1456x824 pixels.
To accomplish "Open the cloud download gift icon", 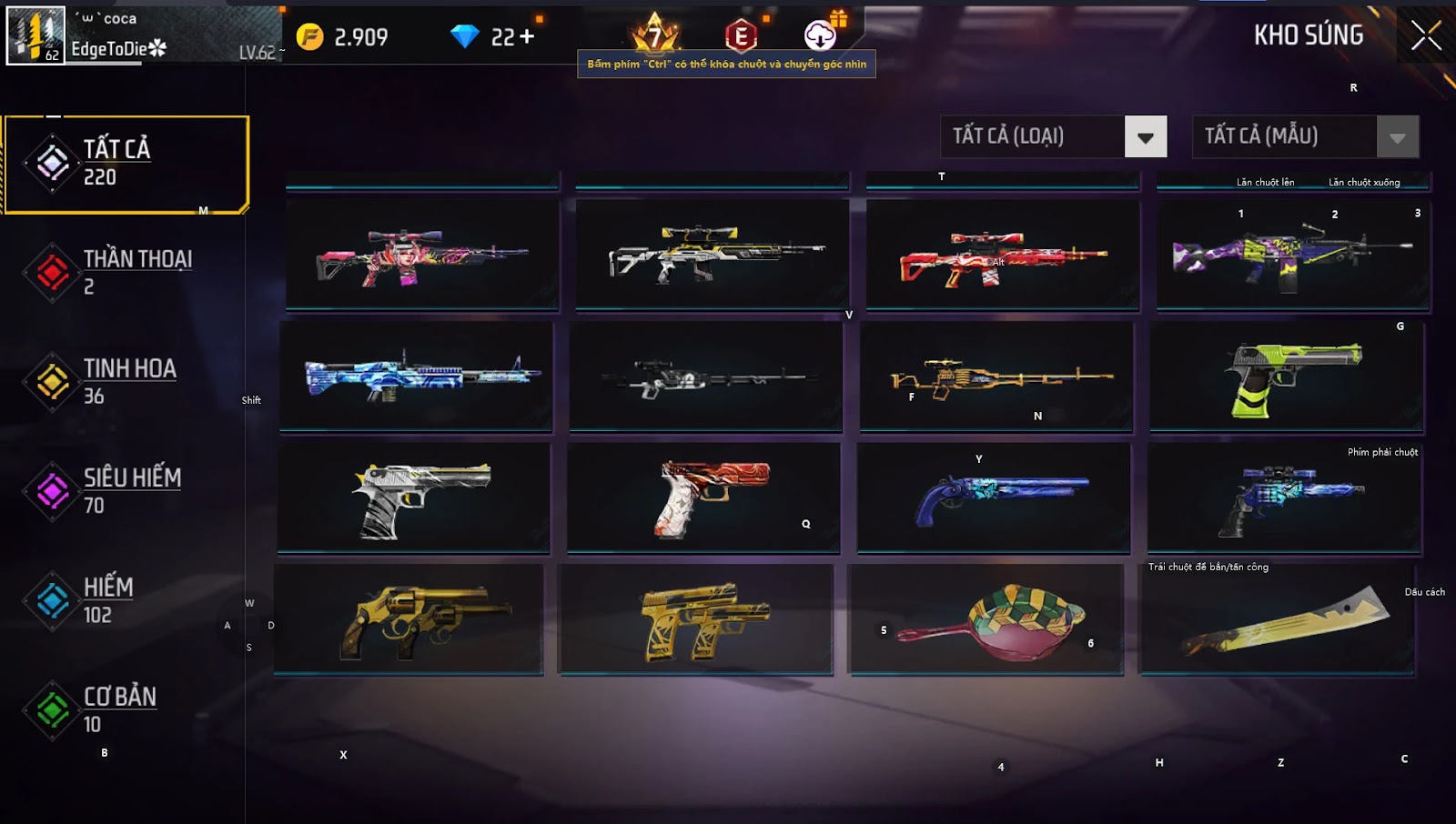I will pos(820,35).
